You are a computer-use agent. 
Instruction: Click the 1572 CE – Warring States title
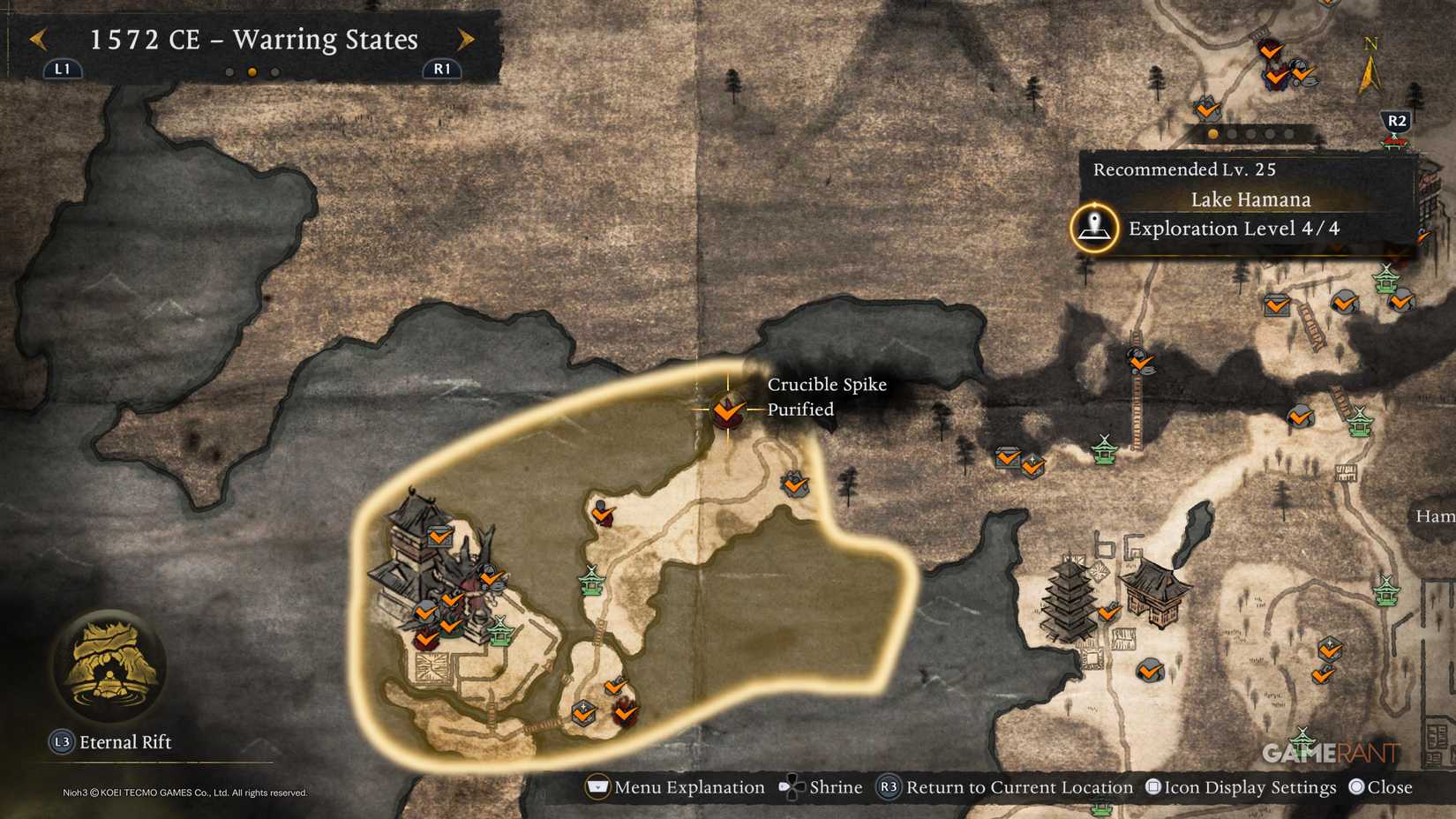251,40
